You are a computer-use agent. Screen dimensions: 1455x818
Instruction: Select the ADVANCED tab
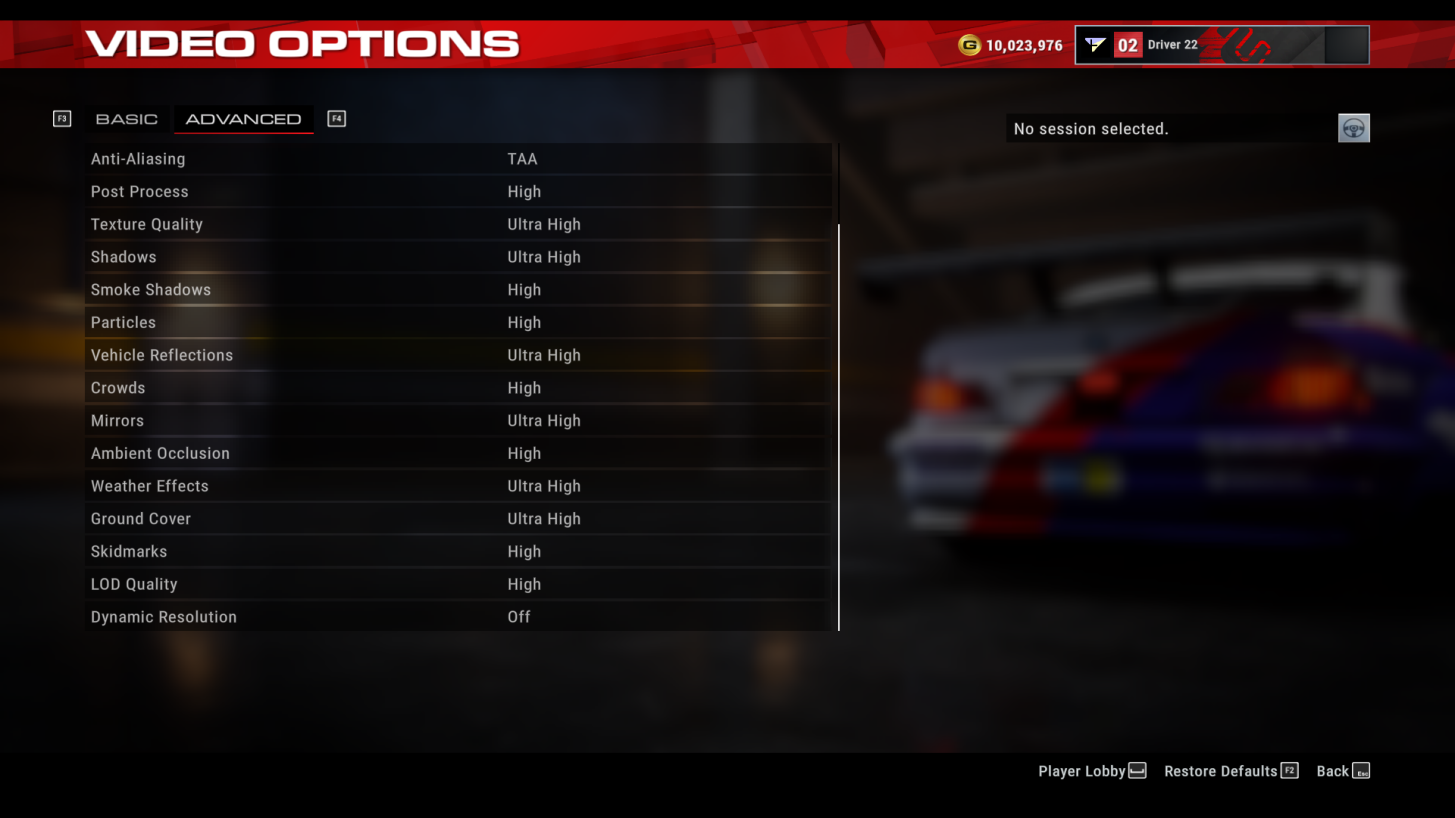(243, 118)
